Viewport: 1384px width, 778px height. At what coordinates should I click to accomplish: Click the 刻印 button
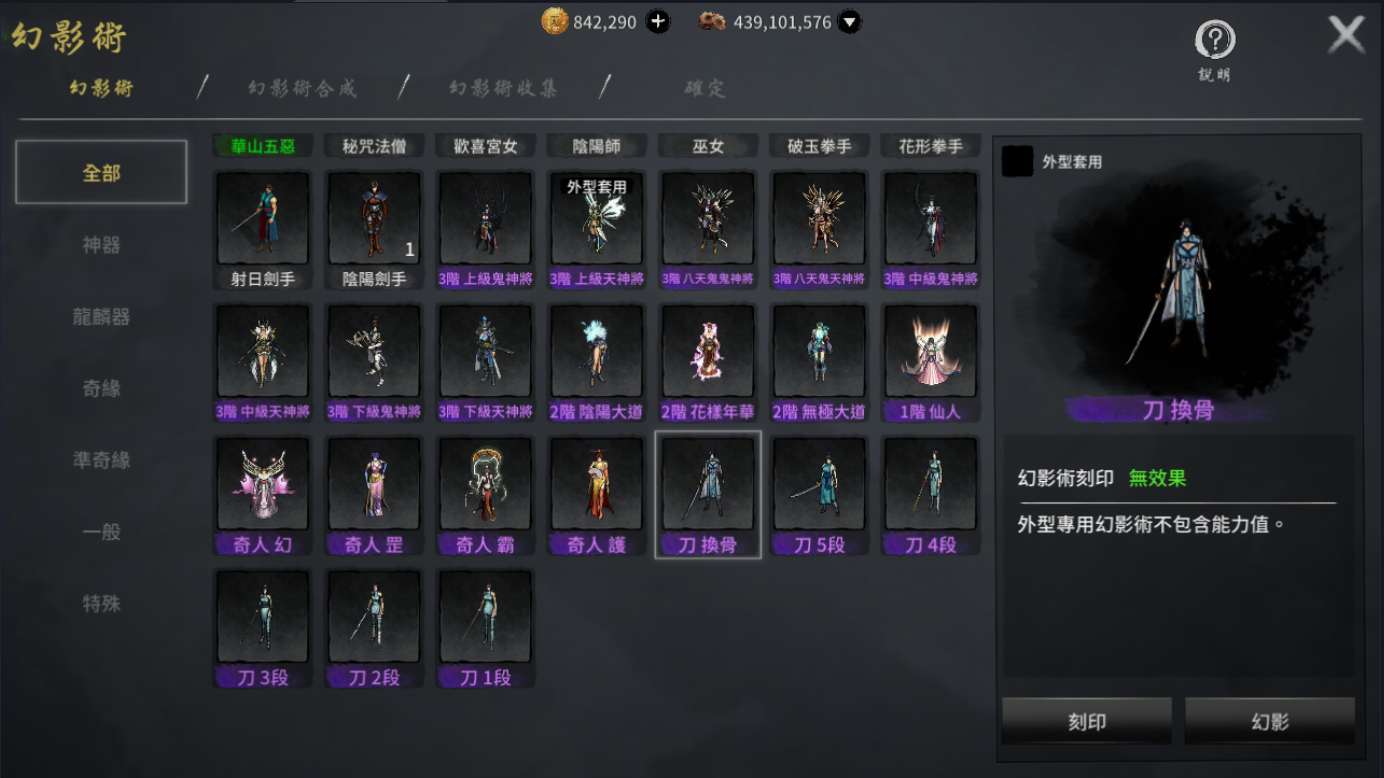click(x=1086, y=721)
